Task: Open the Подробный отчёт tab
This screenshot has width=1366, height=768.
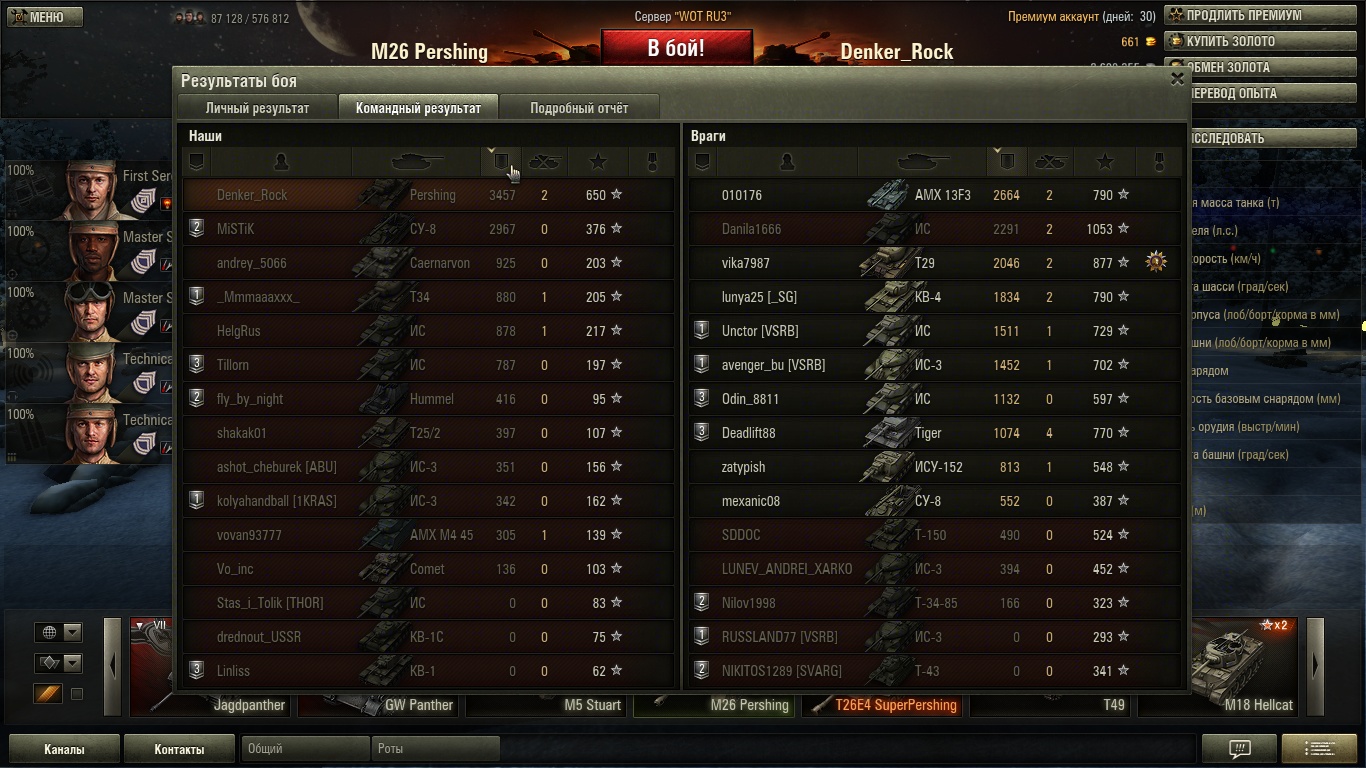Action: point(579,108)
